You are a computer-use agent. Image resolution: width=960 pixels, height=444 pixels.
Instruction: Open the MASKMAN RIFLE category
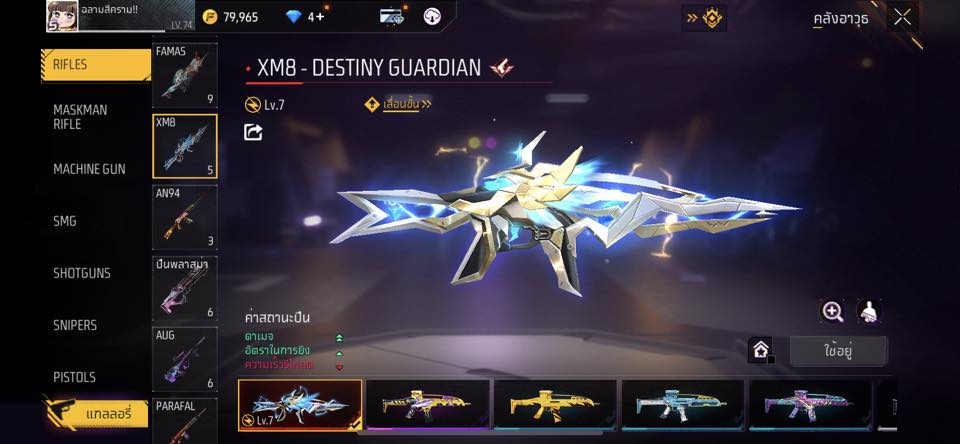tap(95, 117)
